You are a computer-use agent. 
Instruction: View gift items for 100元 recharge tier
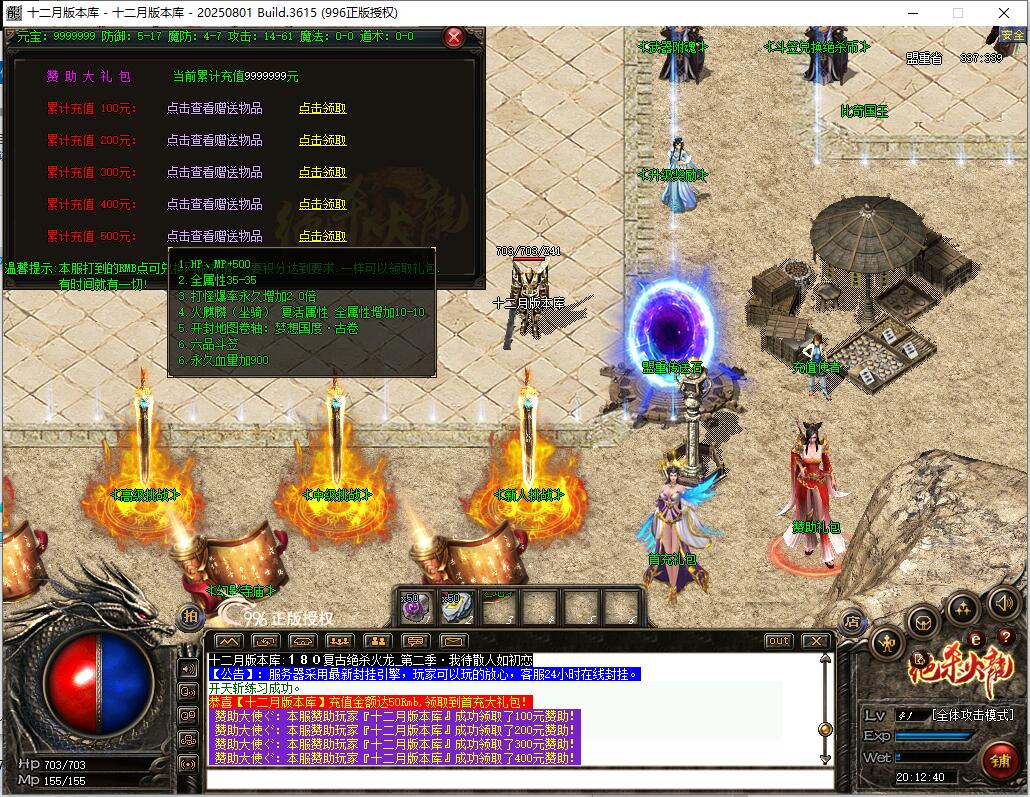click(x=214, y=108)
